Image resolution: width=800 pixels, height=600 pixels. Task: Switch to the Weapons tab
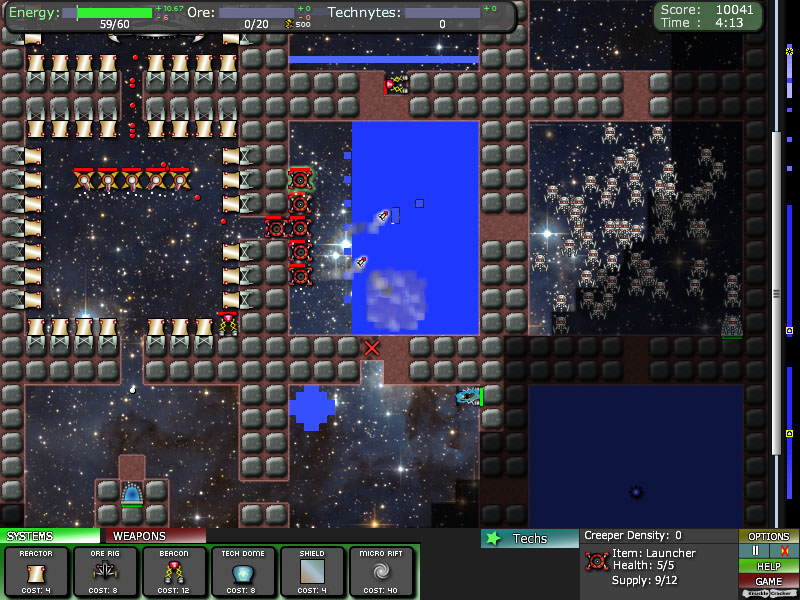pyautogui.click(x=153, y=536)
